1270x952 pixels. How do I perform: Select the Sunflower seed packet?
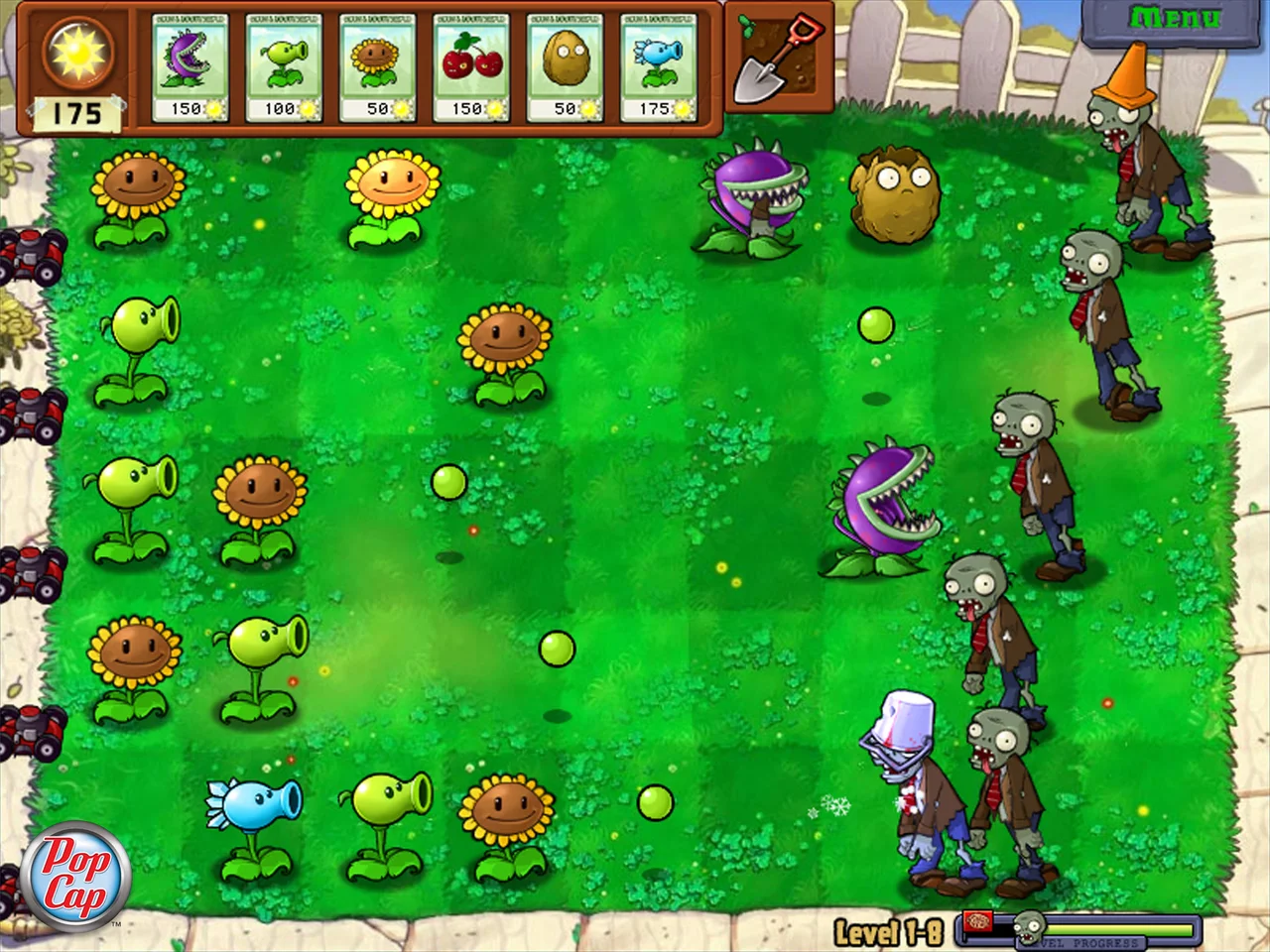coord(379,64)
